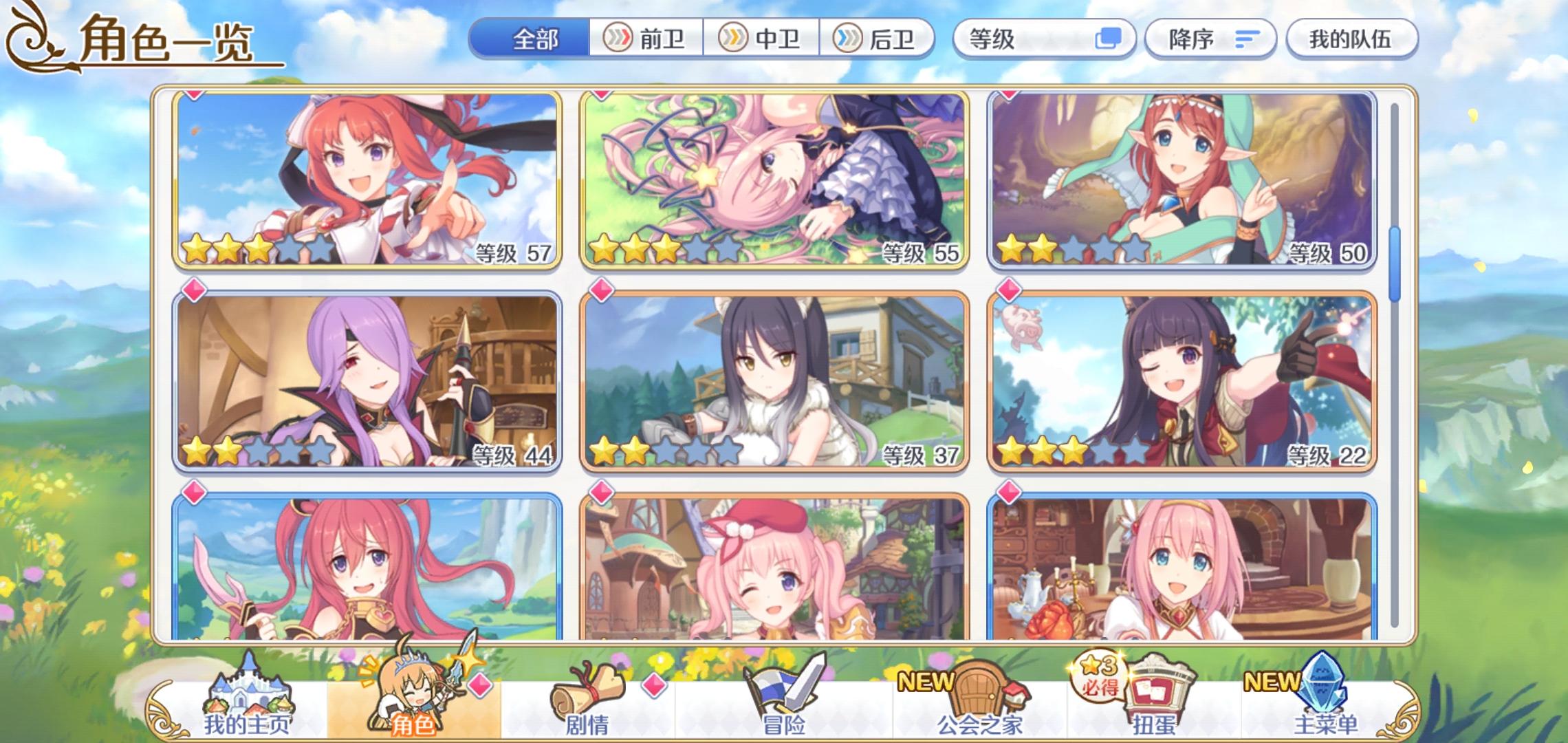Click the 前卫 vanguard arrow icon
This screenshot has height=743, width=1568.
pos(619,39)
